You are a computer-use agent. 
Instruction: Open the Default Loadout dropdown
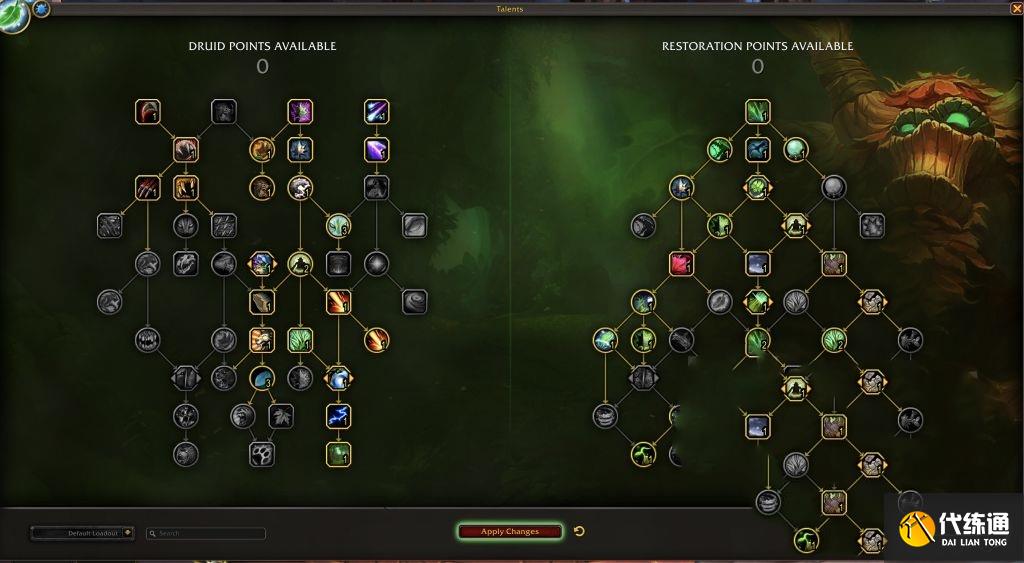[82, 533]
